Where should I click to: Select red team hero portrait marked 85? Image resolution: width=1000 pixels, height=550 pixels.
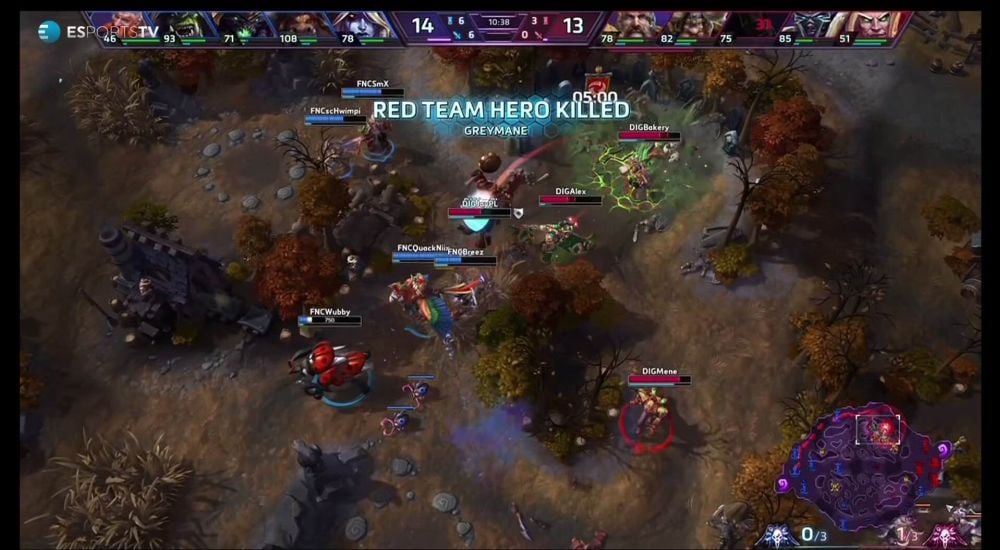802,27
